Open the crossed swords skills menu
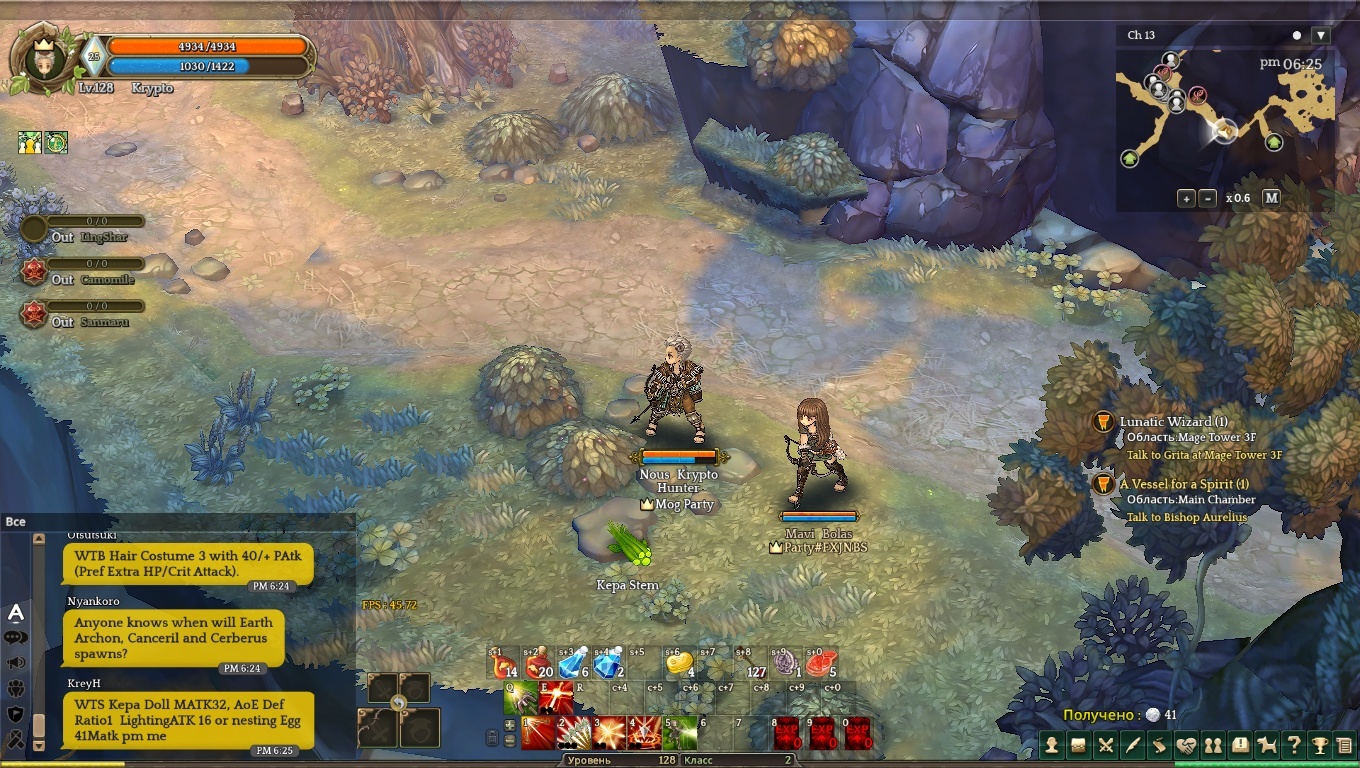Viewport: 1360px width, 768px height. coord(1106,745)
